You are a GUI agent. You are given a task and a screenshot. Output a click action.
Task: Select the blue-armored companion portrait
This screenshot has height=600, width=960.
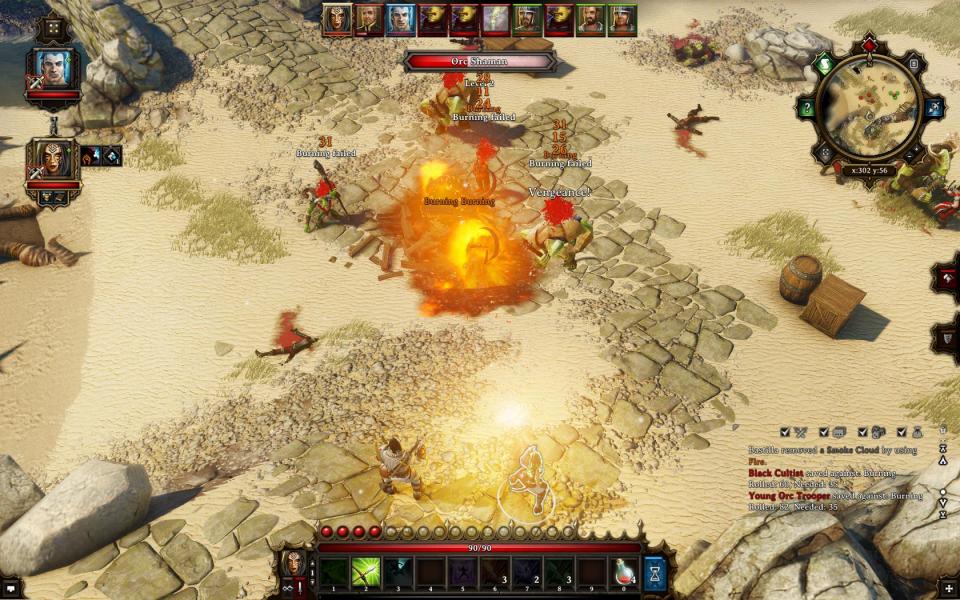(54, 68)
